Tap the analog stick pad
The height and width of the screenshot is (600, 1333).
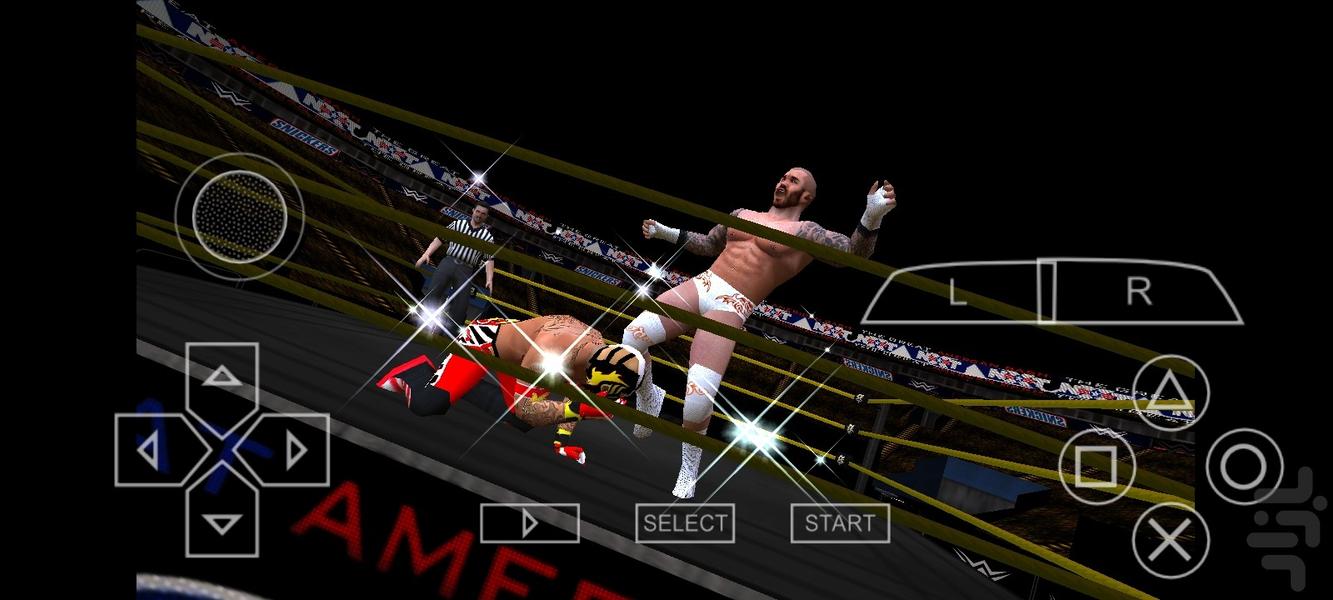(x=239, y=217)
